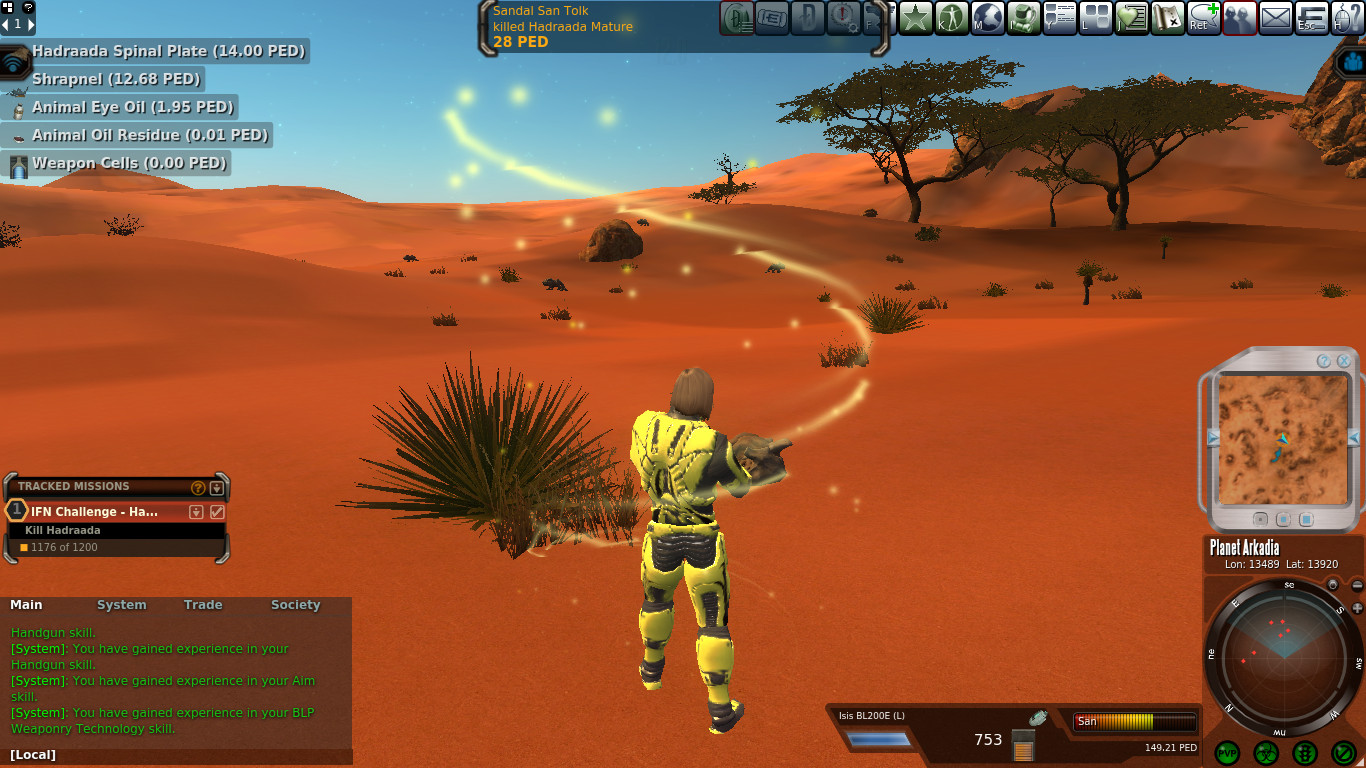
Task: Click the minimap terrain view
Action: click(1282, 440)
